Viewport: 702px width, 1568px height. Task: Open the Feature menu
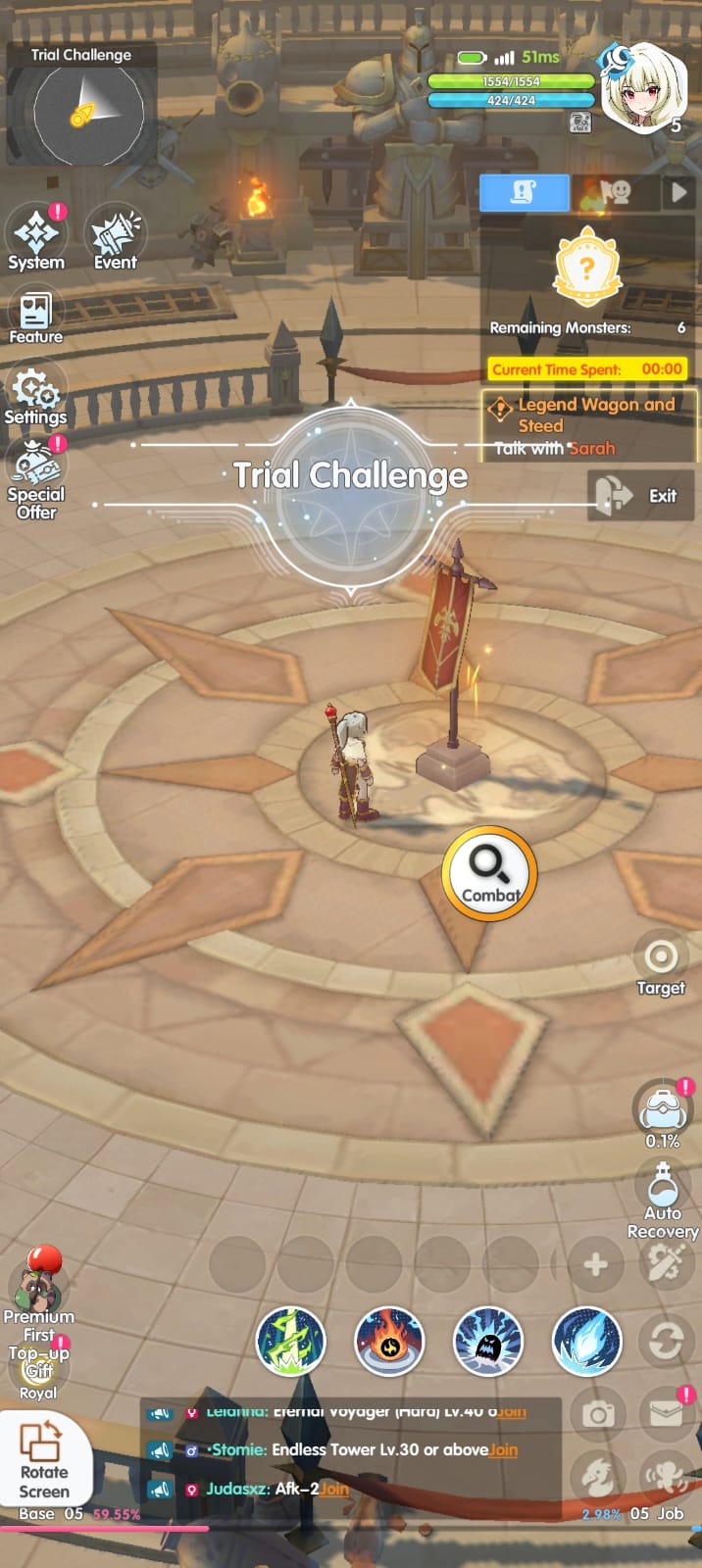pos(36,317)
